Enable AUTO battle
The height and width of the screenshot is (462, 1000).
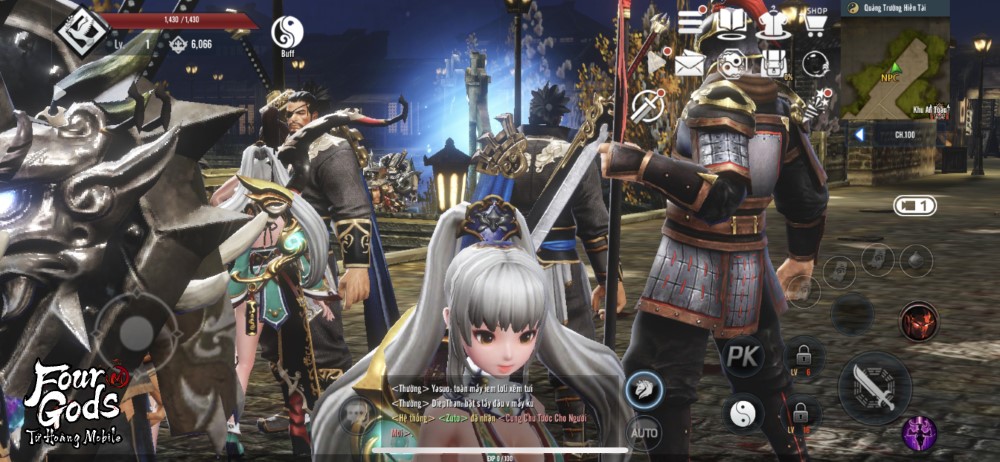click(x=643, y=433)
